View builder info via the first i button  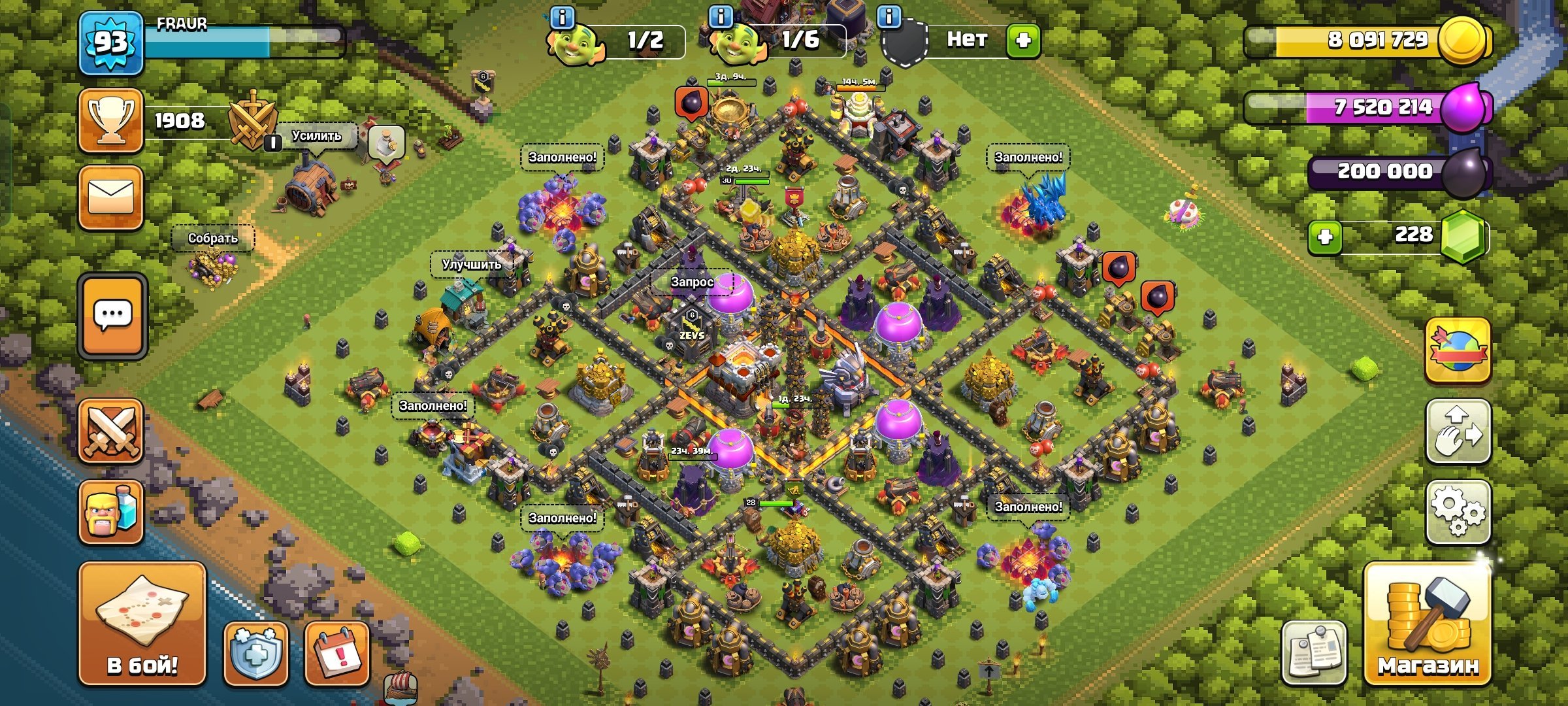point(561,16)
